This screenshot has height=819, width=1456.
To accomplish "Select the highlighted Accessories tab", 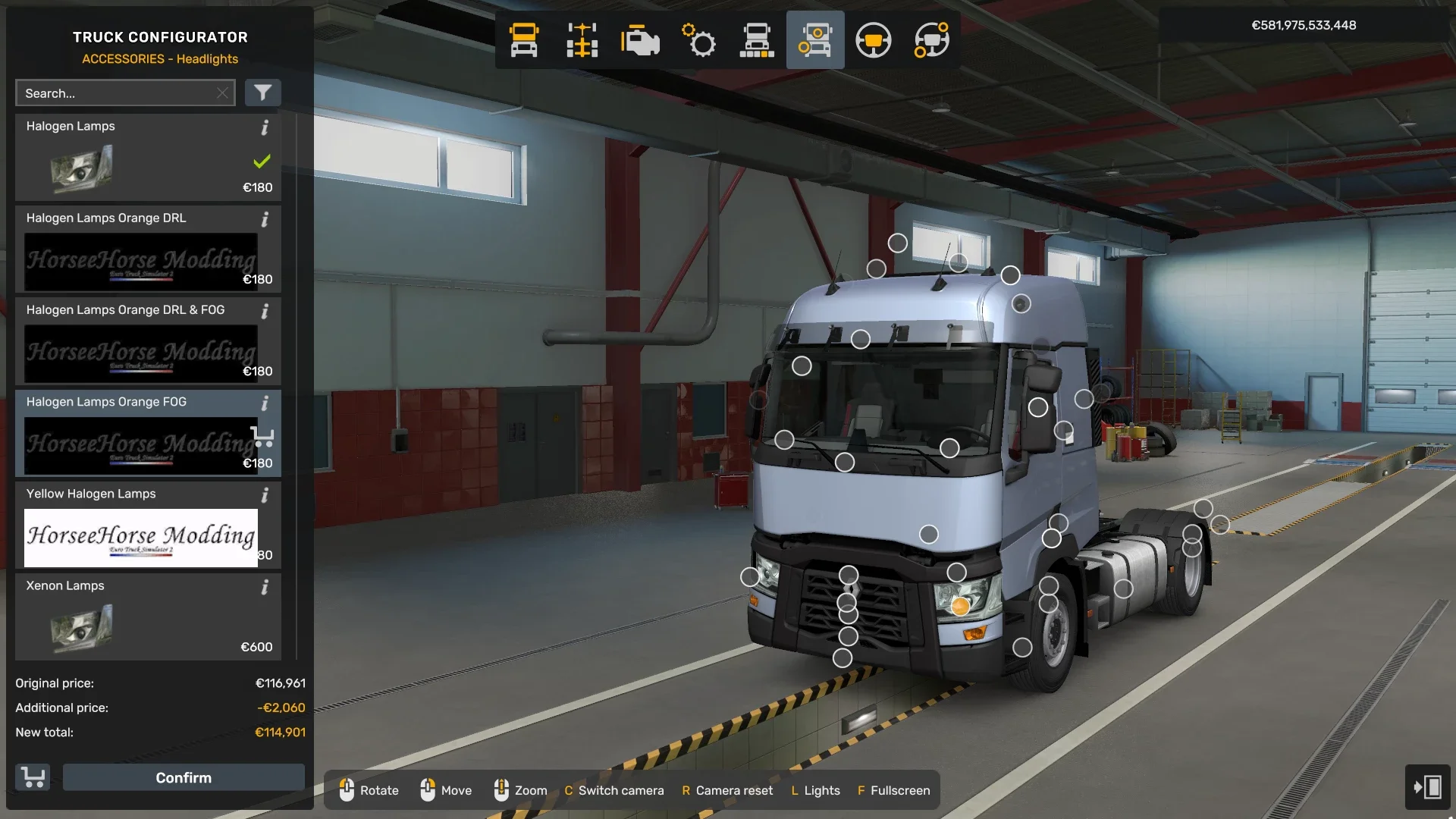I will 815,40.
